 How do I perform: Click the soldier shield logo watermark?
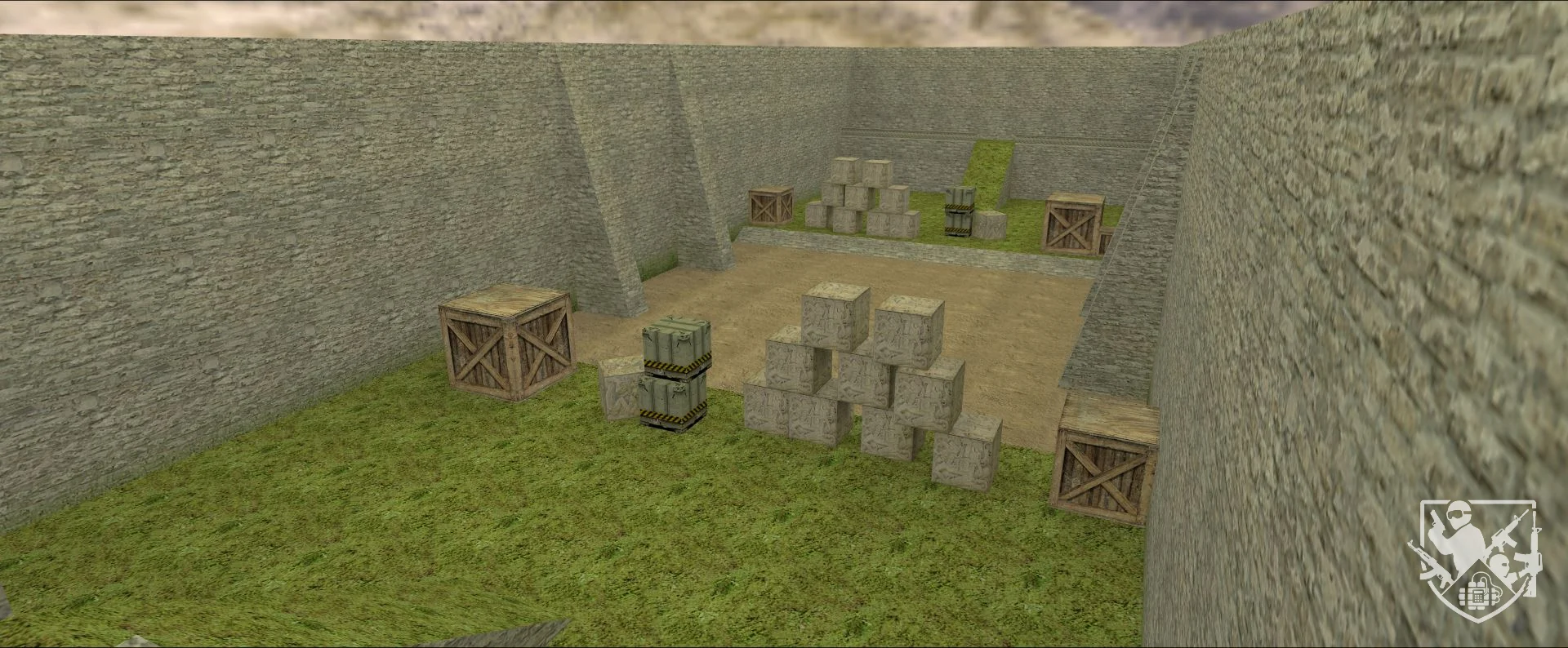[1477, 559]
